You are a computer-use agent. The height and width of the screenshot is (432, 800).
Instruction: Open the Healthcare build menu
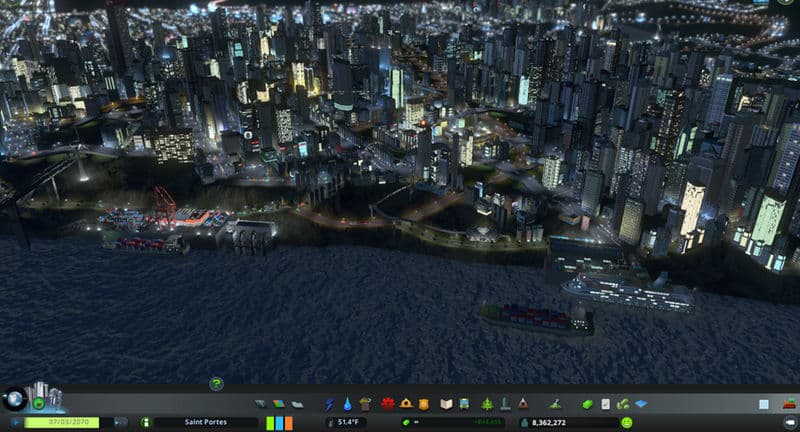(x=387, y=404)
